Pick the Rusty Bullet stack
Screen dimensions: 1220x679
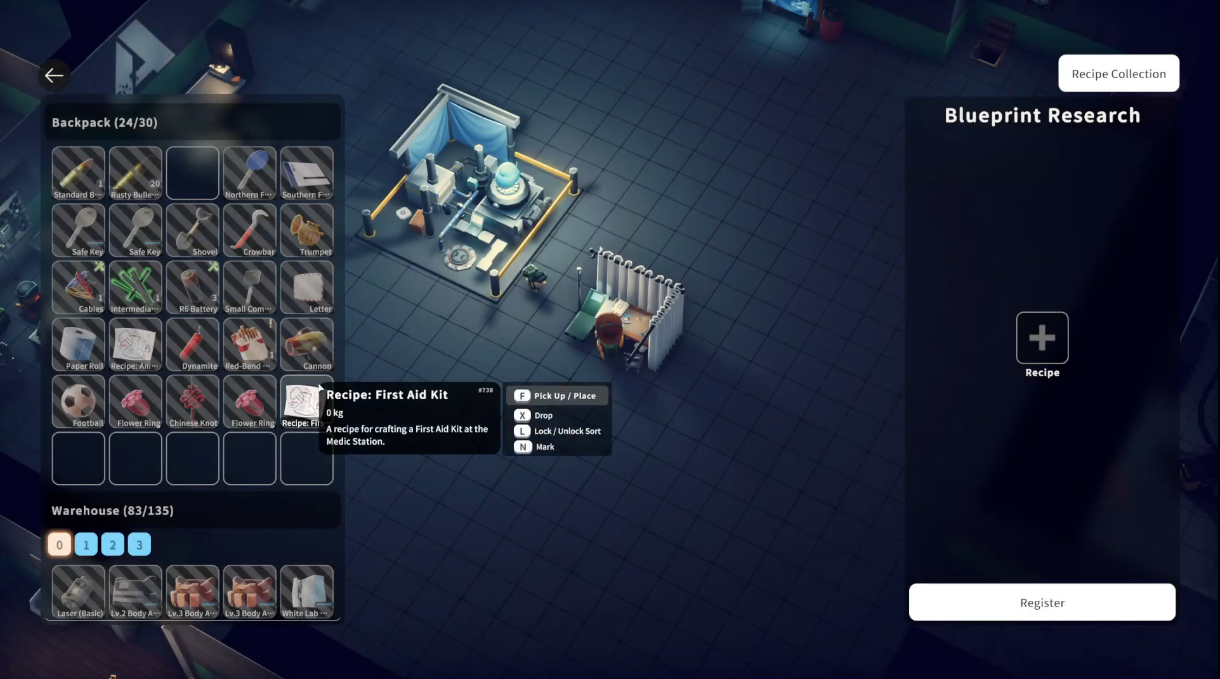[x=135, y=173]
